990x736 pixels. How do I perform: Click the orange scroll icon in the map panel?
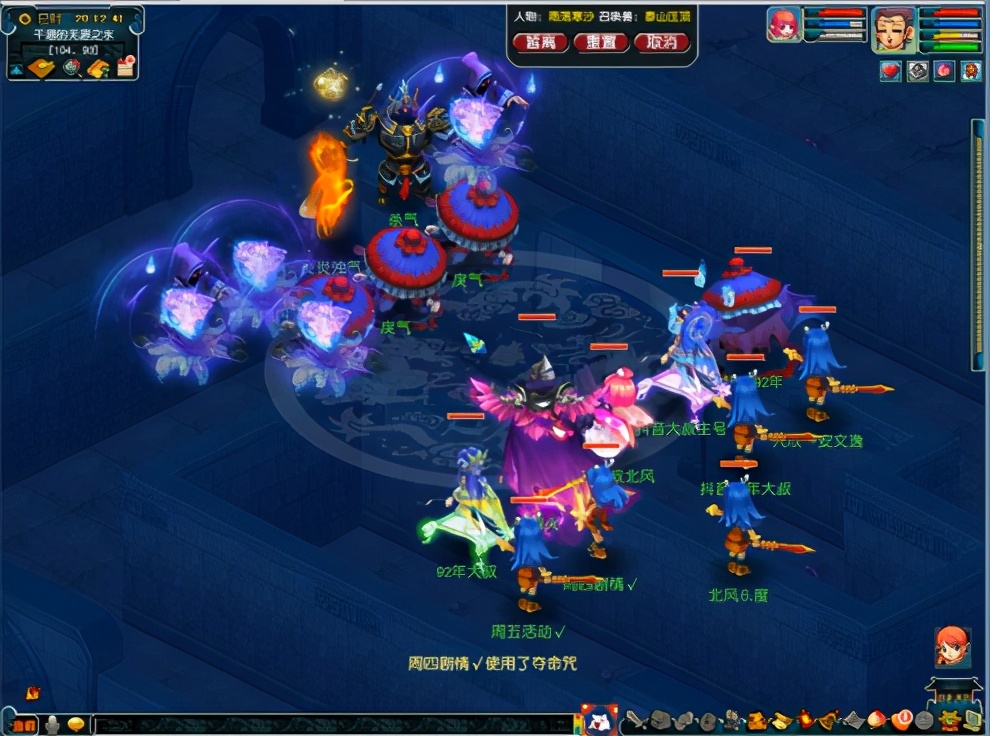[98, 68]
